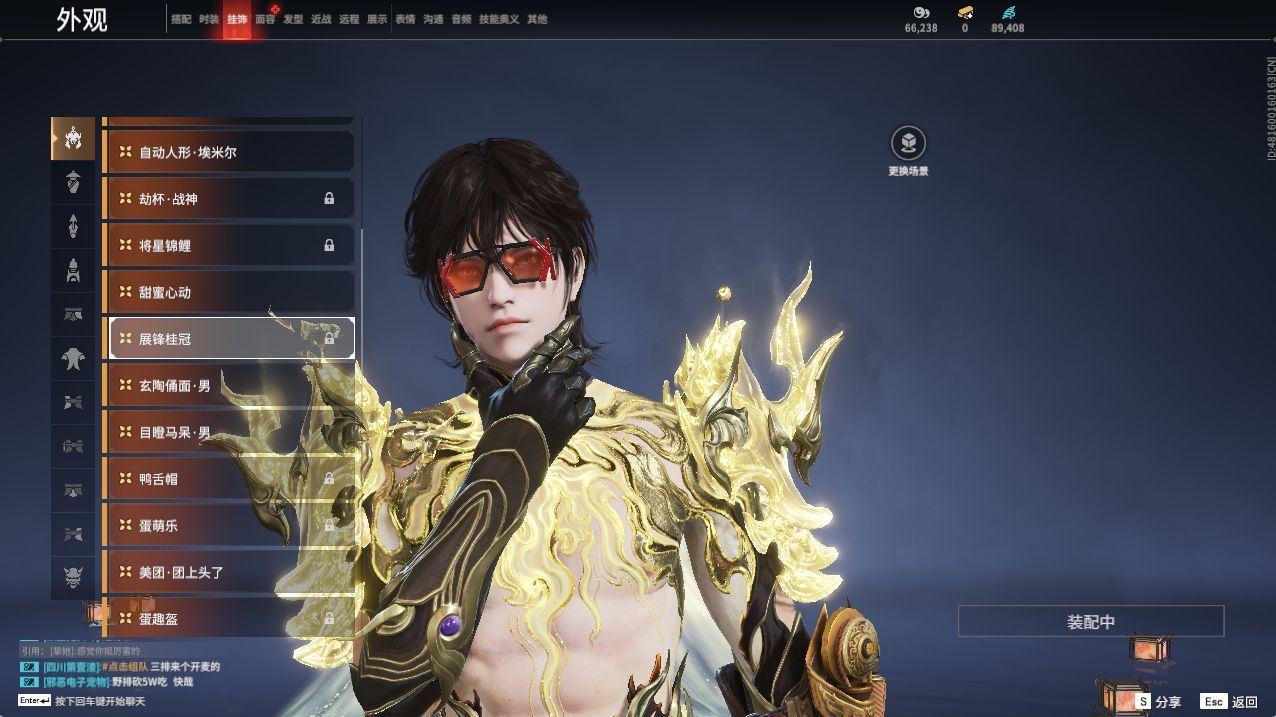
Task: Select the 面容 tab
Action: [265, 19]
